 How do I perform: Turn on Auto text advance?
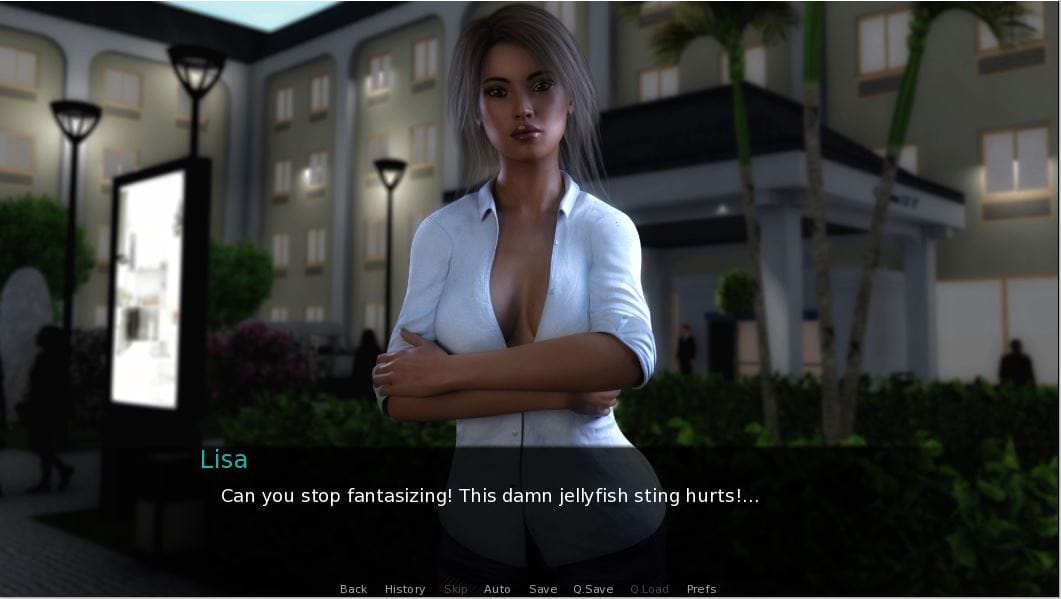(497, 589)
